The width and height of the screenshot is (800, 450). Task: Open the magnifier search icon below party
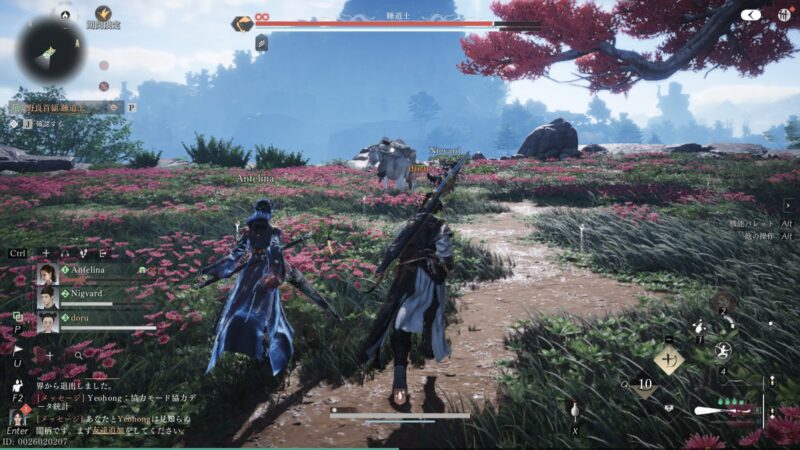click(x=78, y=355)
